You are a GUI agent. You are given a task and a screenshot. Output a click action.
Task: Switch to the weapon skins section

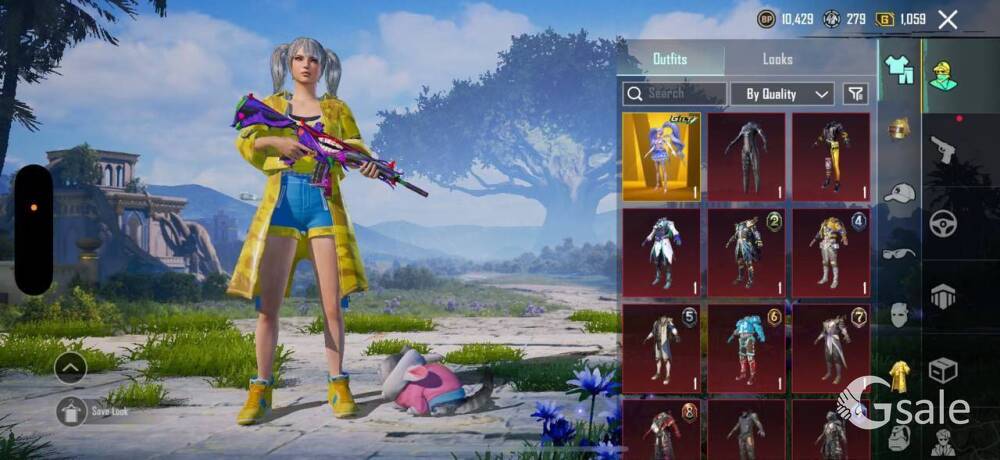pyautogui.click(x=943, y=150)
